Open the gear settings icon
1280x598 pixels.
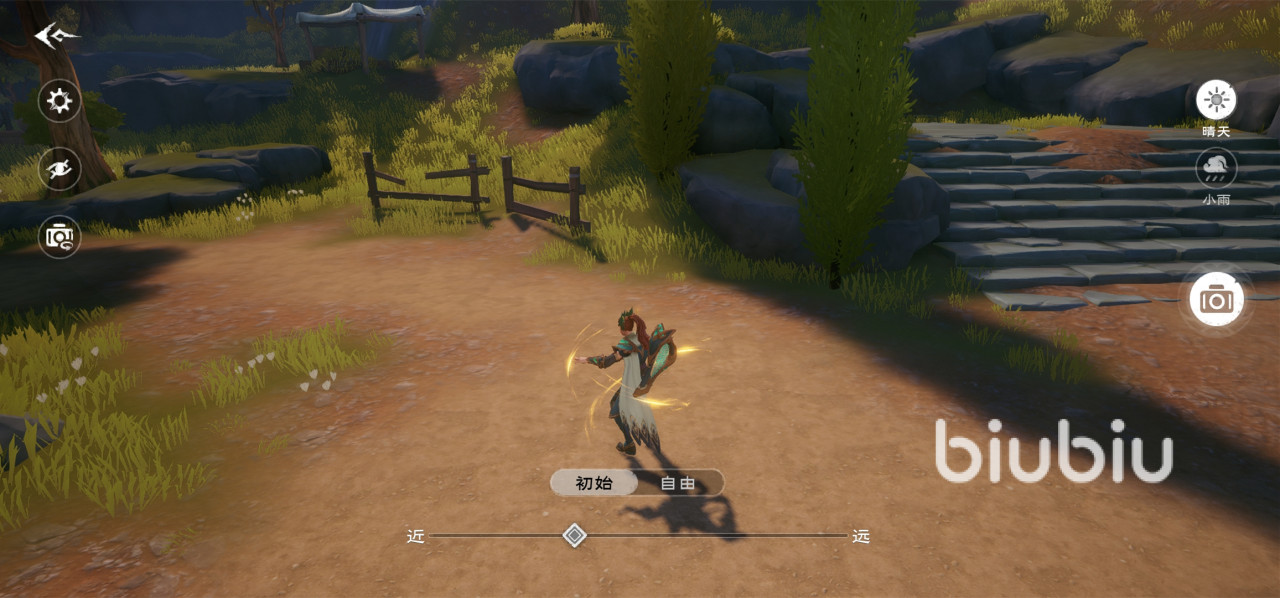[60, 101]
